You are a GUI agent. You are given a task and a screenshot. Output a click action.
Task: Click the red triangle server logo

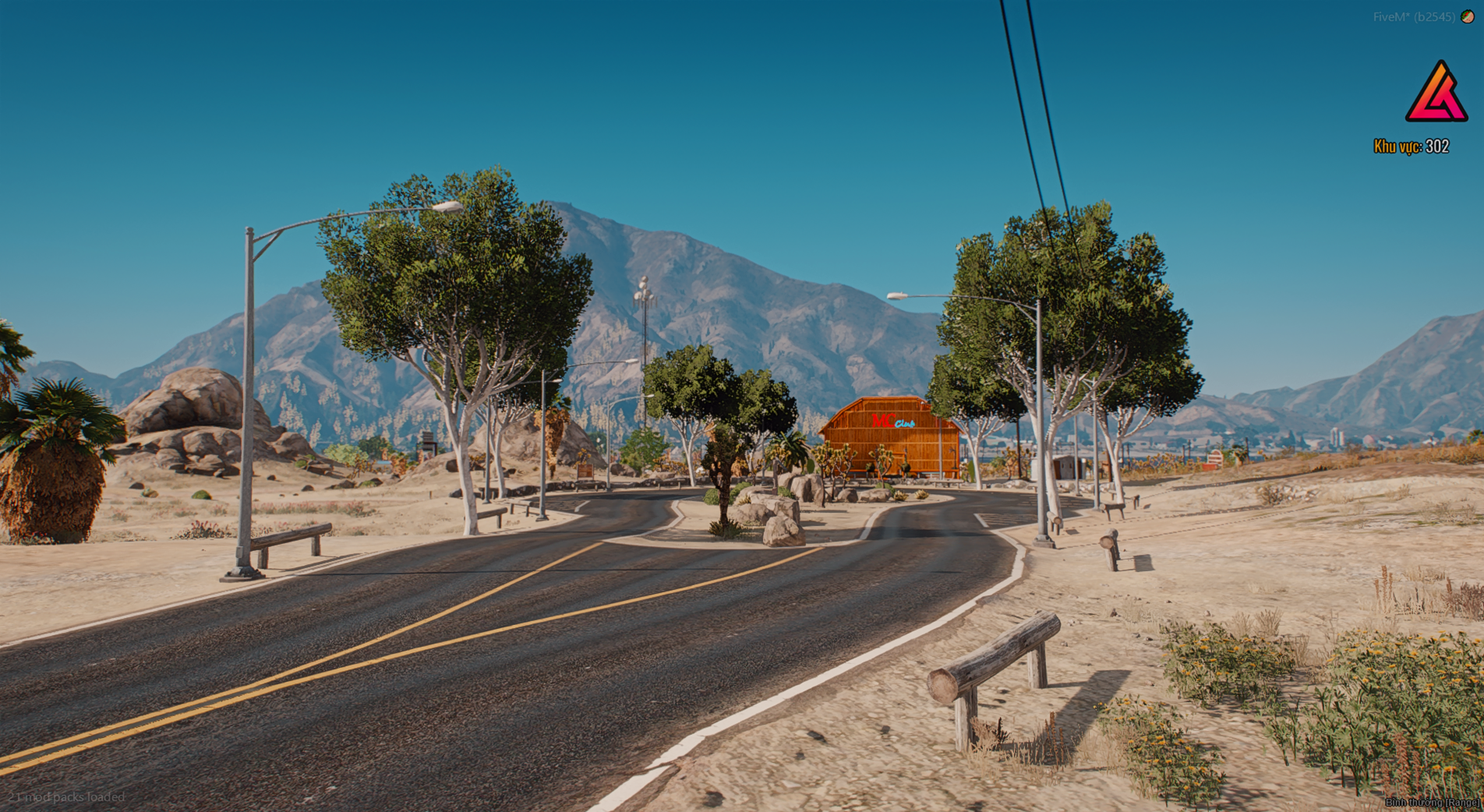(1436, 93)
